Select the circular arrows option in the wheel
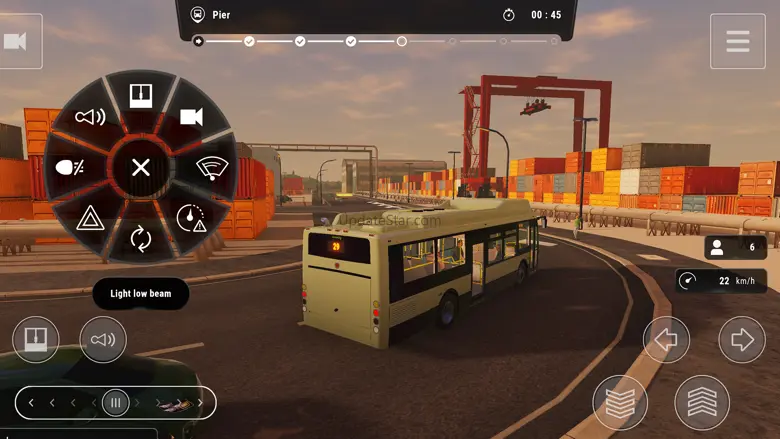Viewport: 780px width, 439px height. (141, 238)
